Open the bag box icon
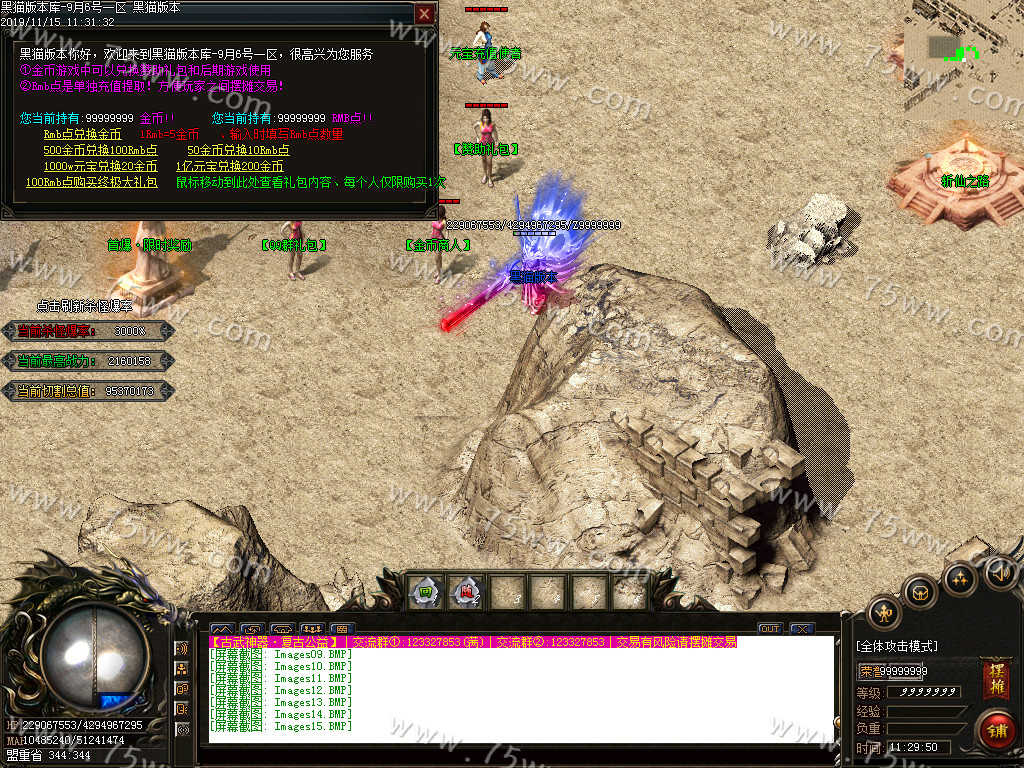The image size is (1024, 768). coord(920,592)
